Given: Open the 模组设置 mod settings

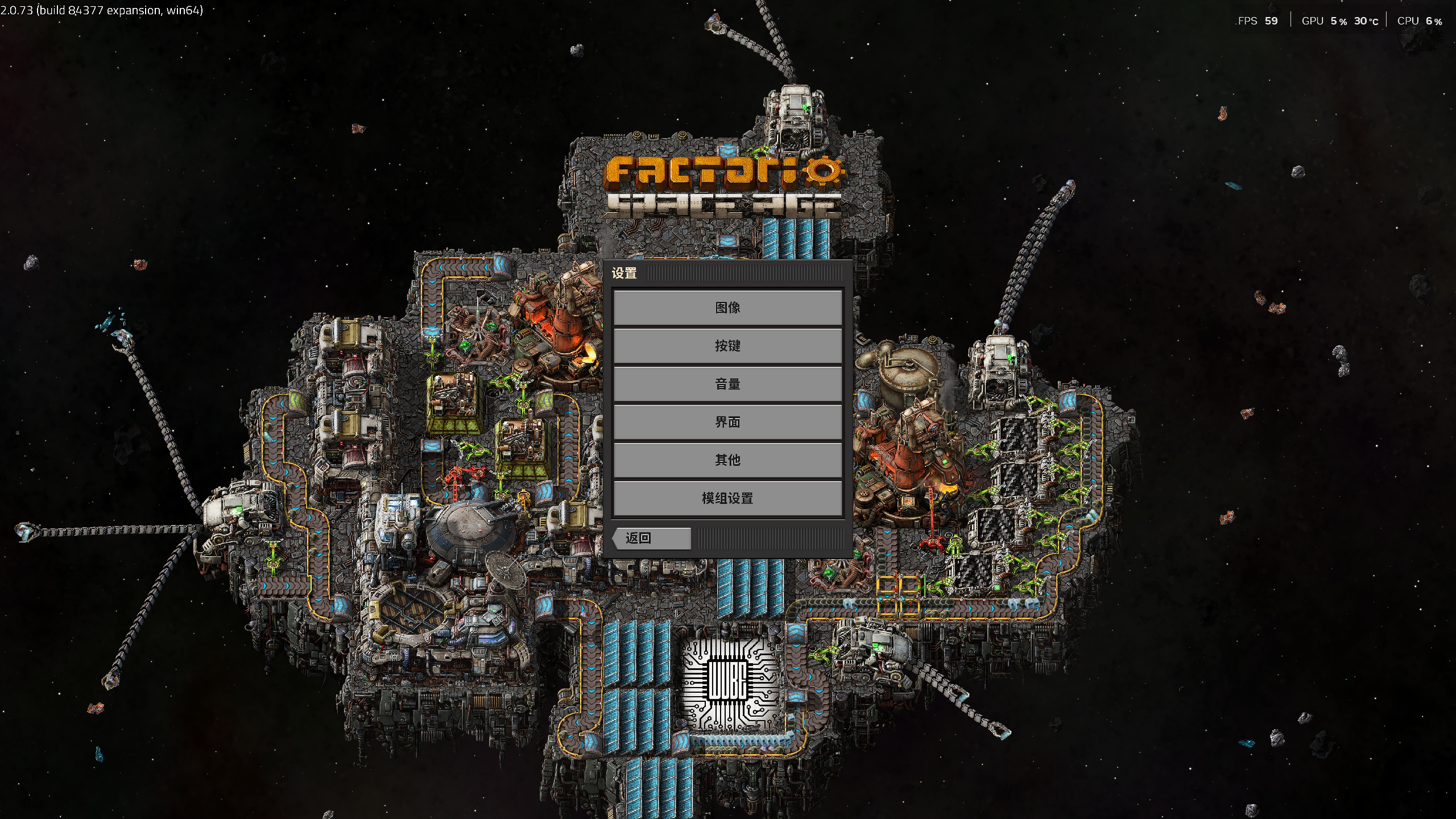Looking at the screenshot, I should pyautogui.click(x=728, y=499).
